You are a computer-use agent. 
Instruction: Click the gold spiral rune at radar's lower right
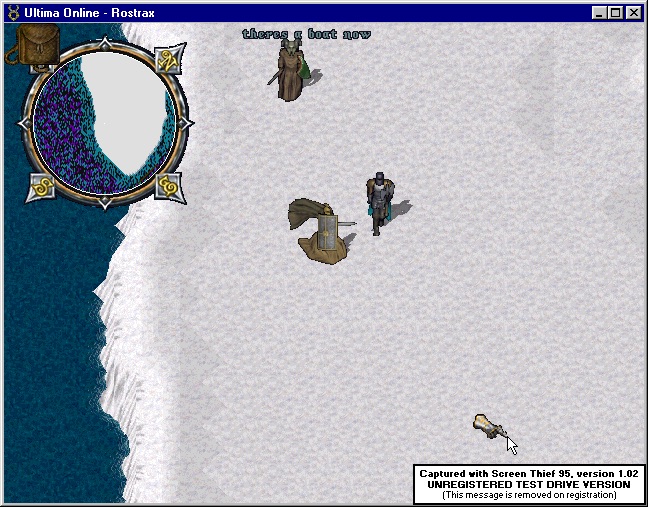[x=167, y=185]
